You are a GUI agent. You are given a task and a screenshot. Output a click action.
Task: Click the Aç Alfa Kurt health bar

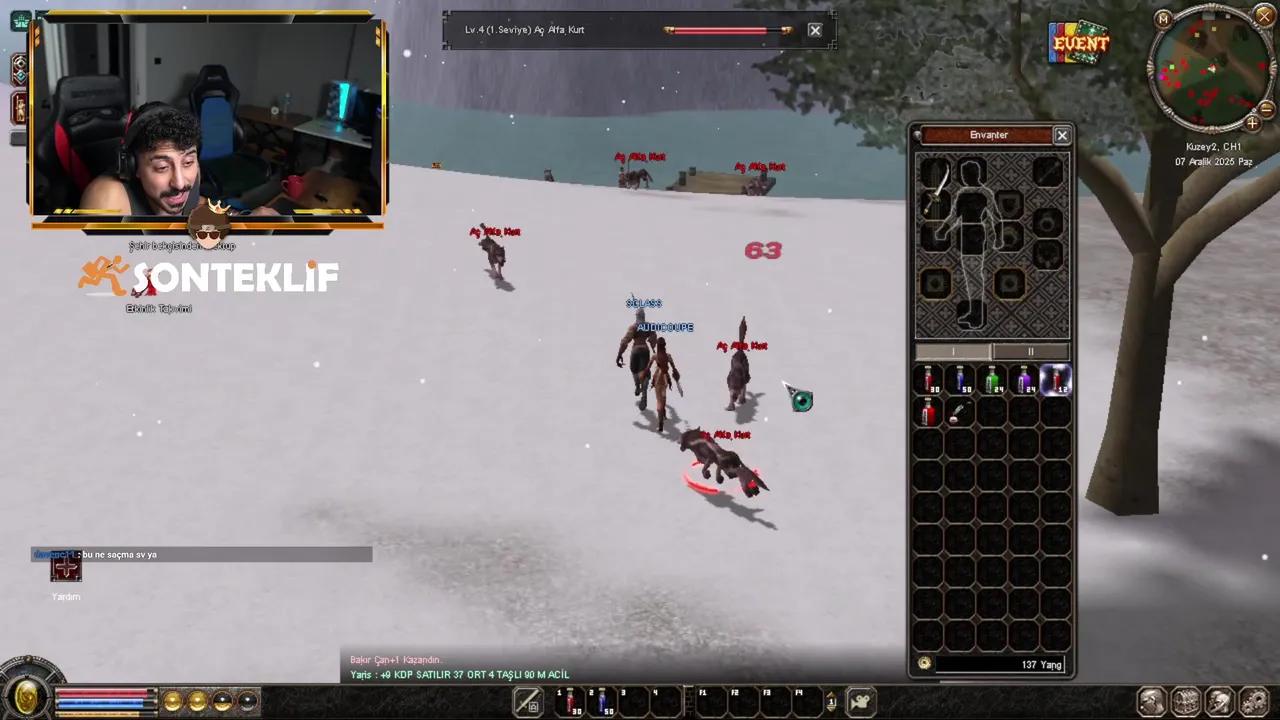click(730, 29)
